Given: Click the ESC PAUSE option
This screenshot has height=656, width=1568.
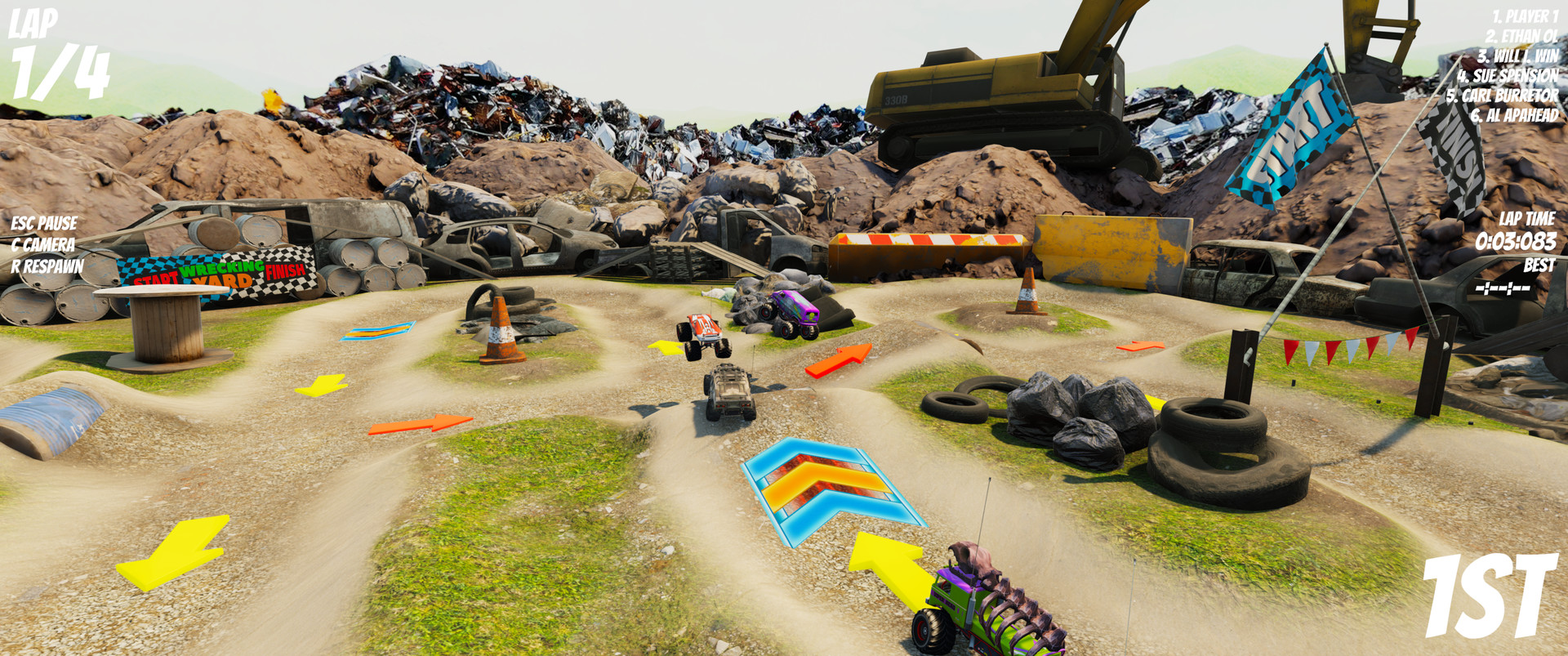Looking at the screenshot, I should (x=42, y=221).
